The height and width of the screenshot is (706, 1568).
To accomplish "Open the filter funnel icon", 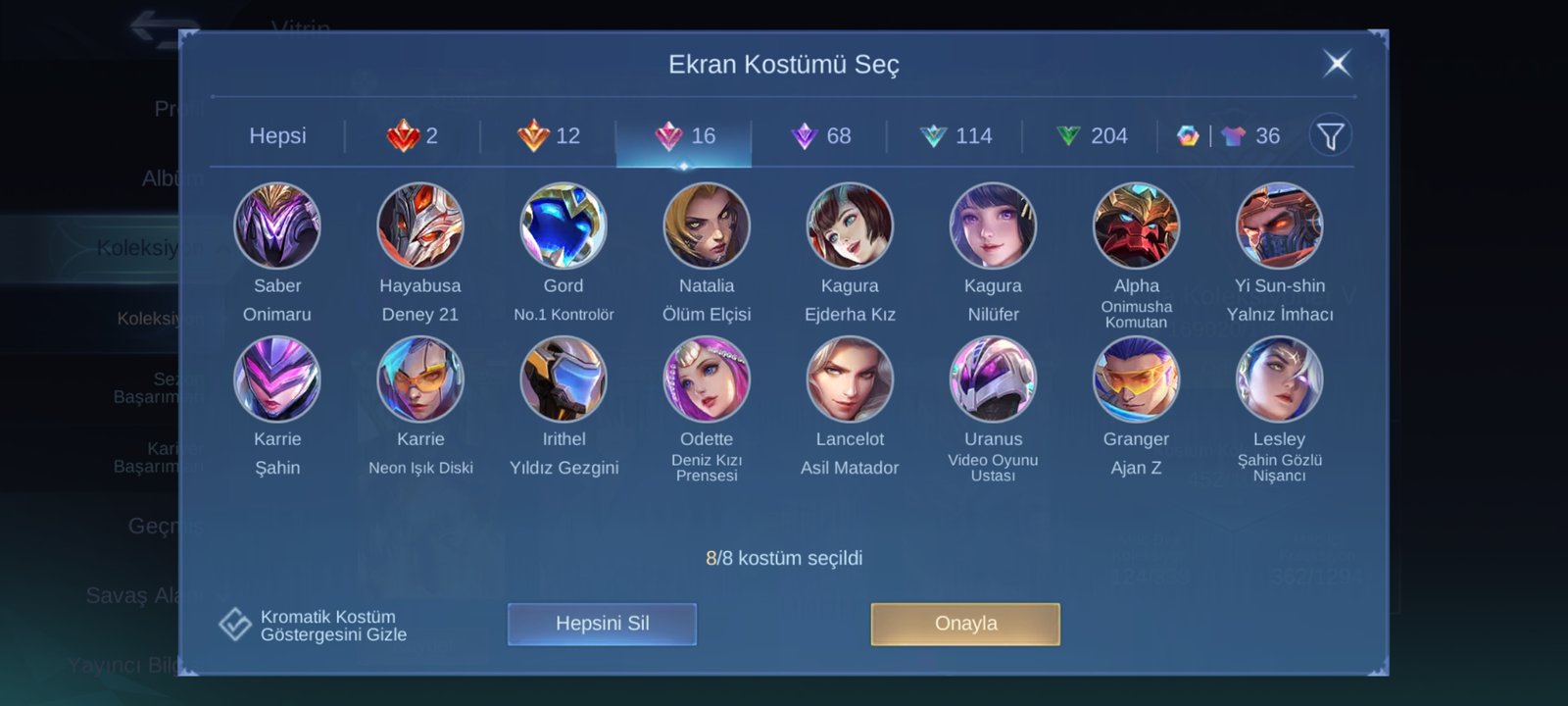I will point(1330,136).
